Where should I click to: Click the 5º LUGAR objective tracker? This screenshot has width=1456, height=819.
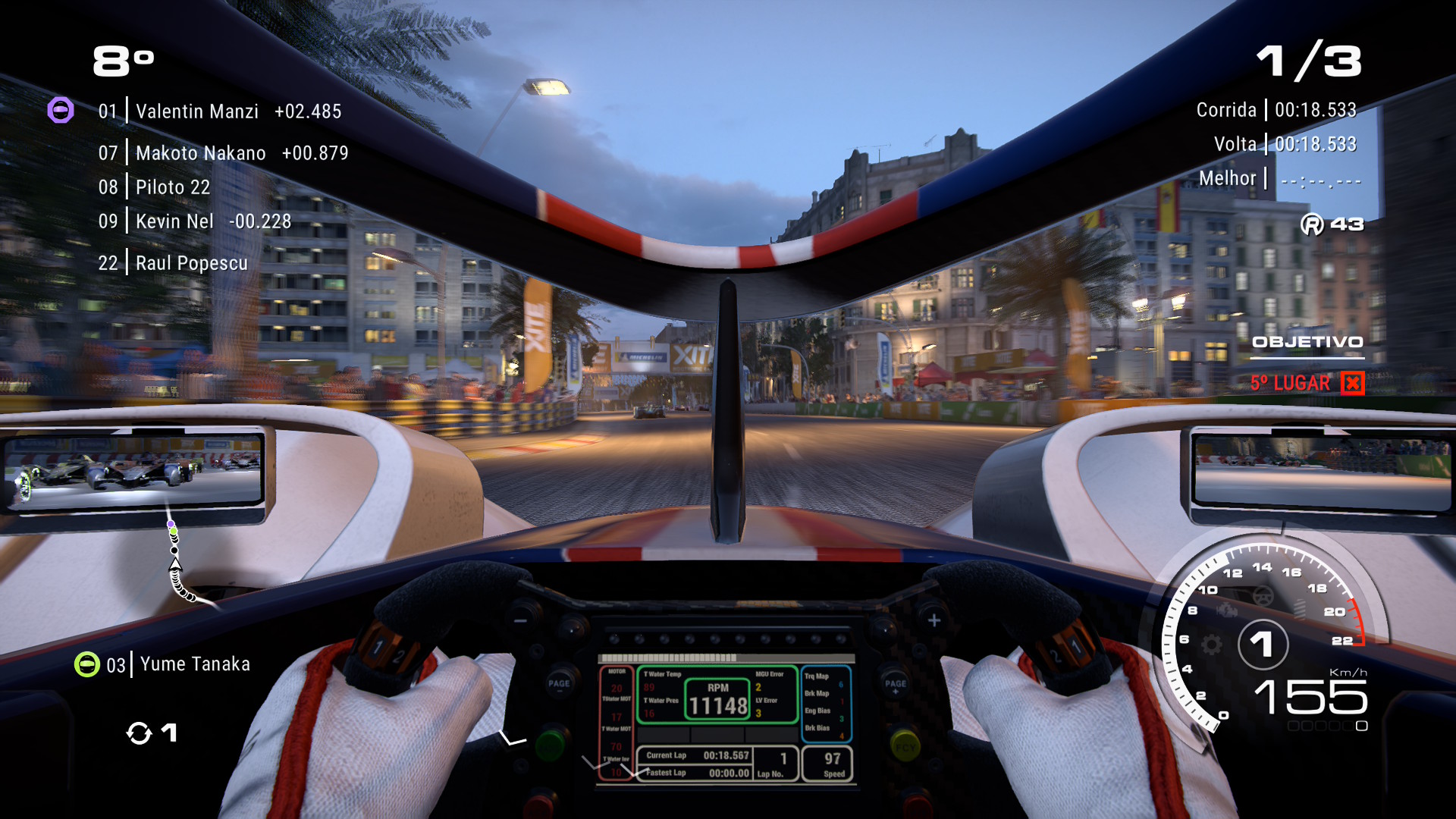tap(1290, 383)
